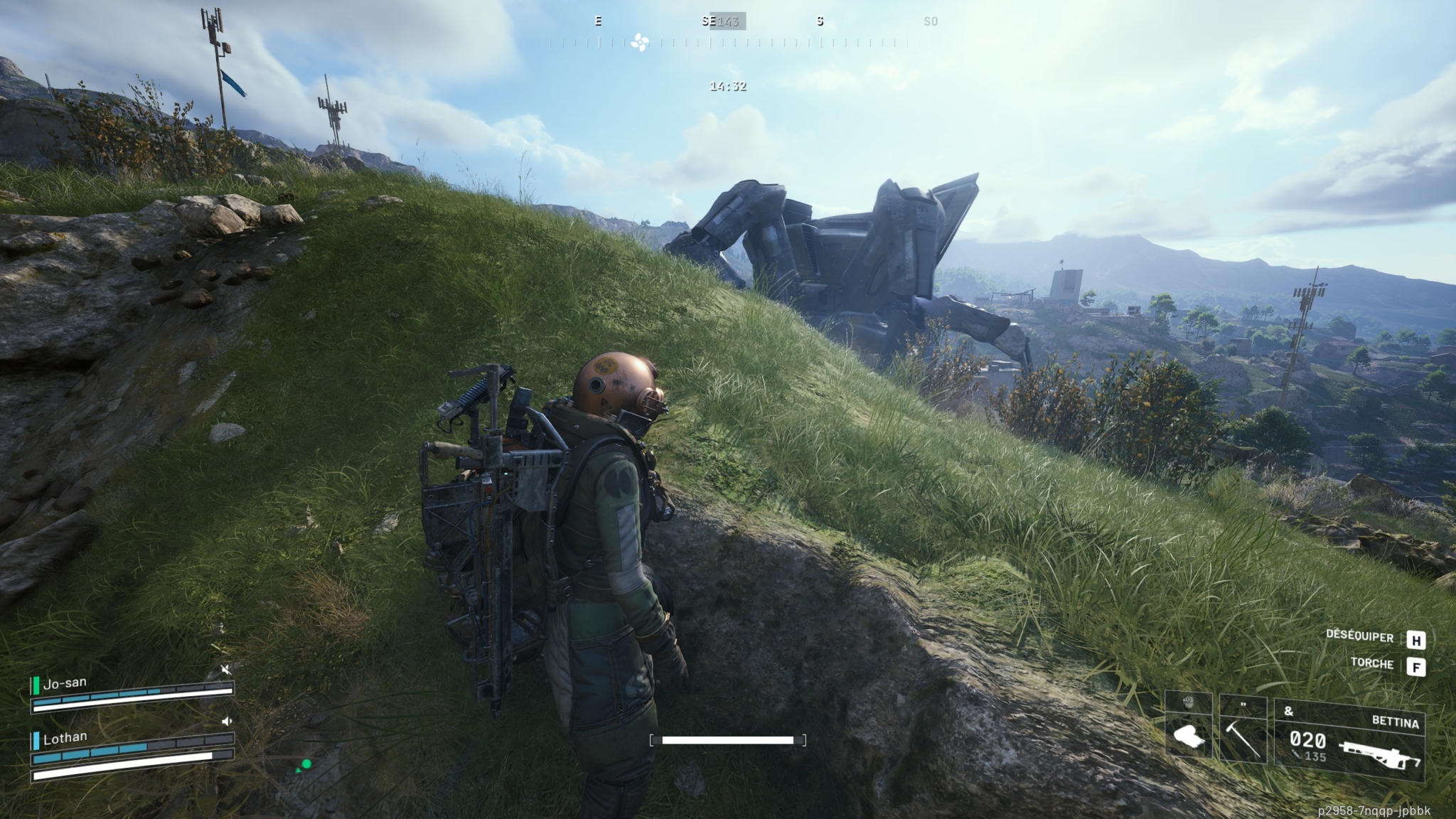
Task: Select the bandage item slot
Action: (x=1188, y=734)
